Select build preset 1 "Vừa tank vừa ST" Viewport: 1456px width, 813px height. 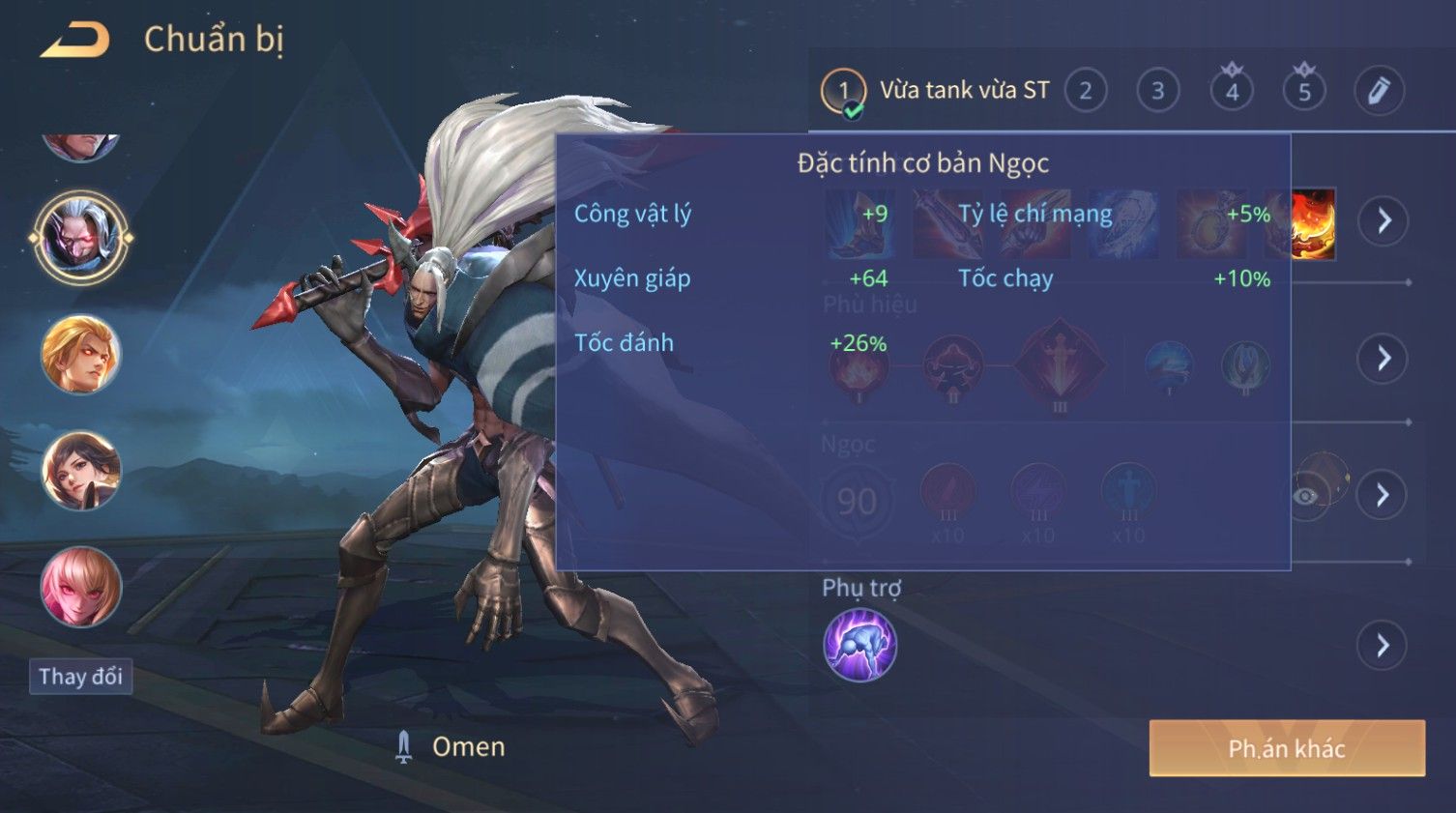point(843,91)
